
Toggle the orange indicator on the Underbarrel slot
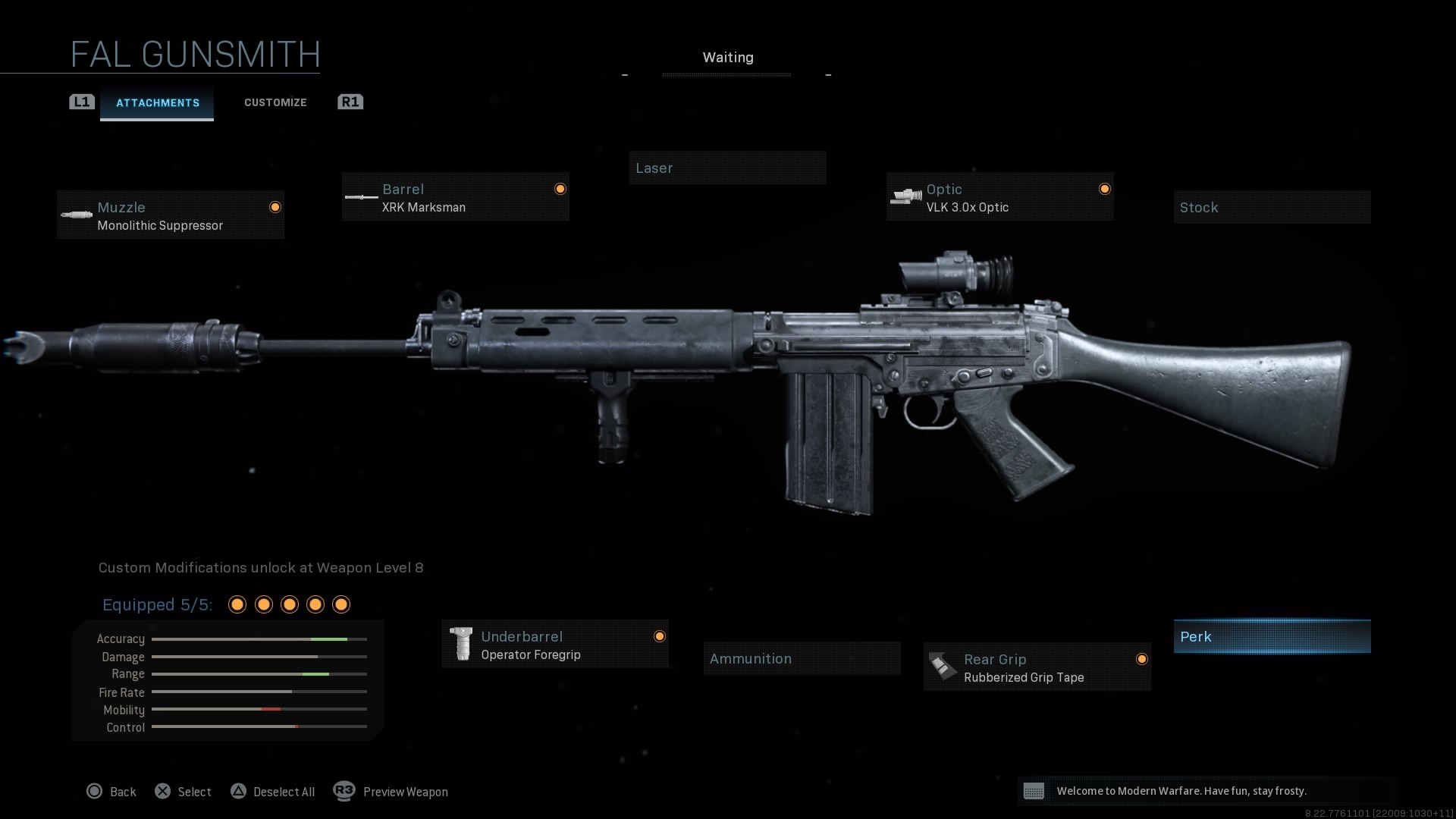coord(660,637)
